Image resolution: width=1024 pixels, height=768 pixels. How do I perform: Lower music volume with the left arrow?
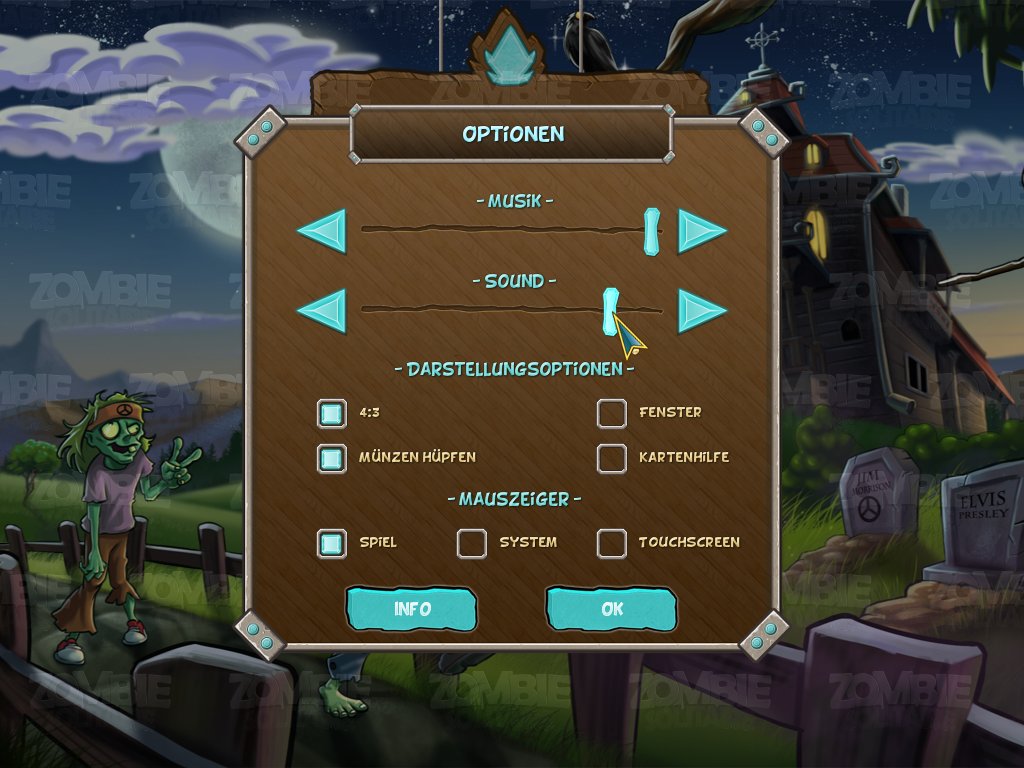322,231
